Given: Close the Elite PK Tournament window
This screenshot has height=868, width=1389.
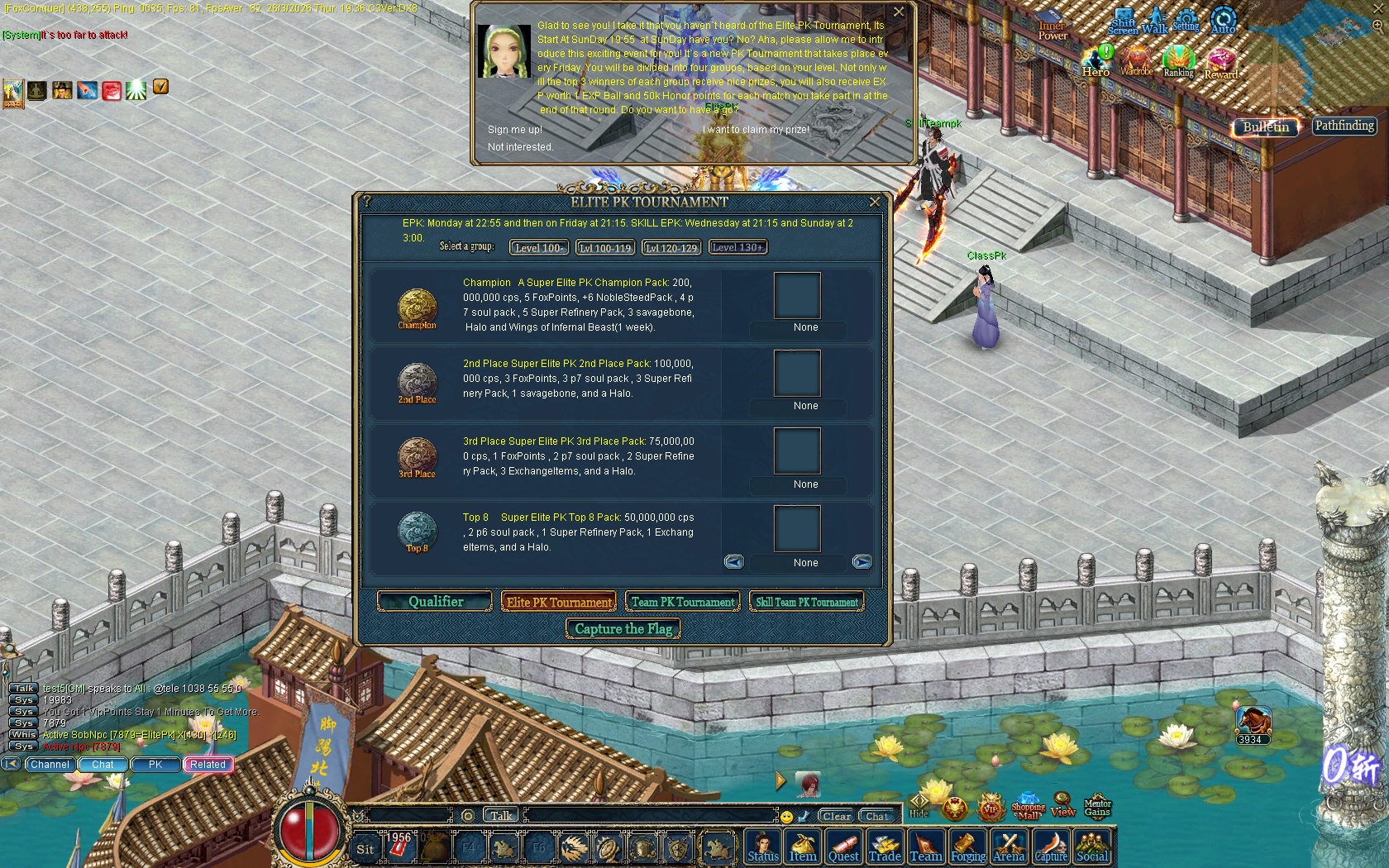Looking at the screenshot, I should [x=875, y=203].
